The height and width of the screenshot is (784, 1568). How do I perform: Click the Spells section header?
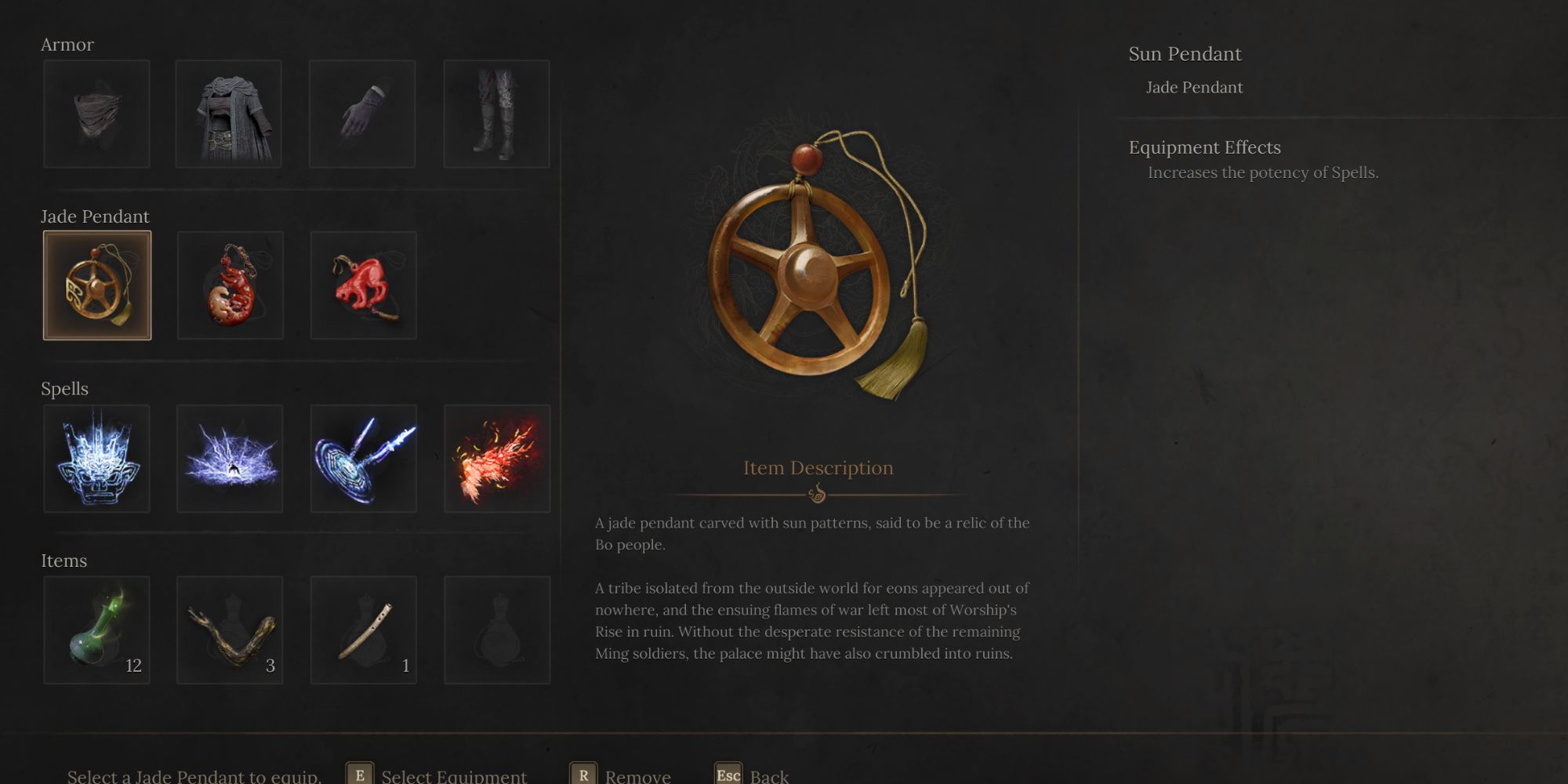tap(66, 388)
